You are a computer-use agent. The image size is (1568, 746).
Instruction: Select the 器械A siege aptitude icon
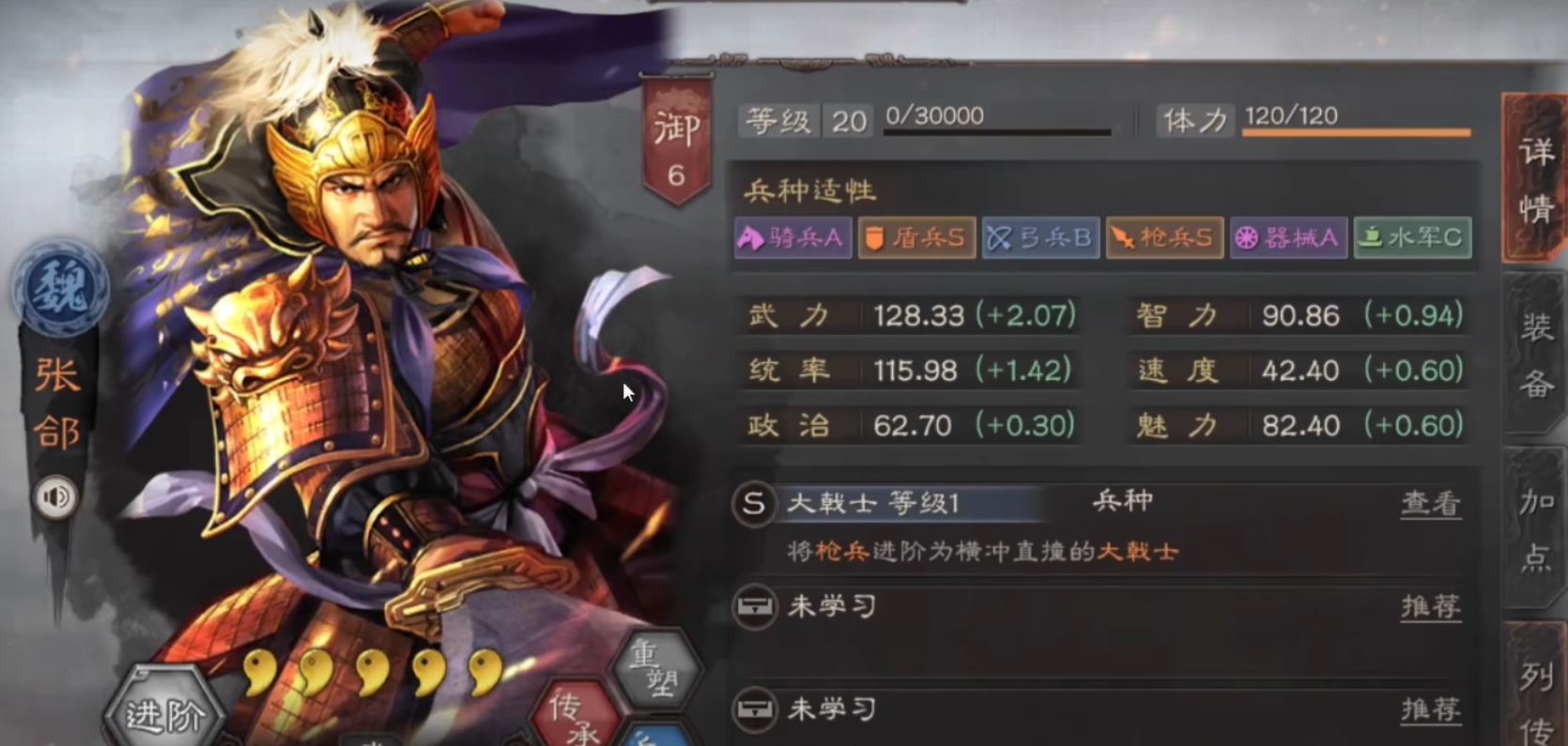(1288, 237)
